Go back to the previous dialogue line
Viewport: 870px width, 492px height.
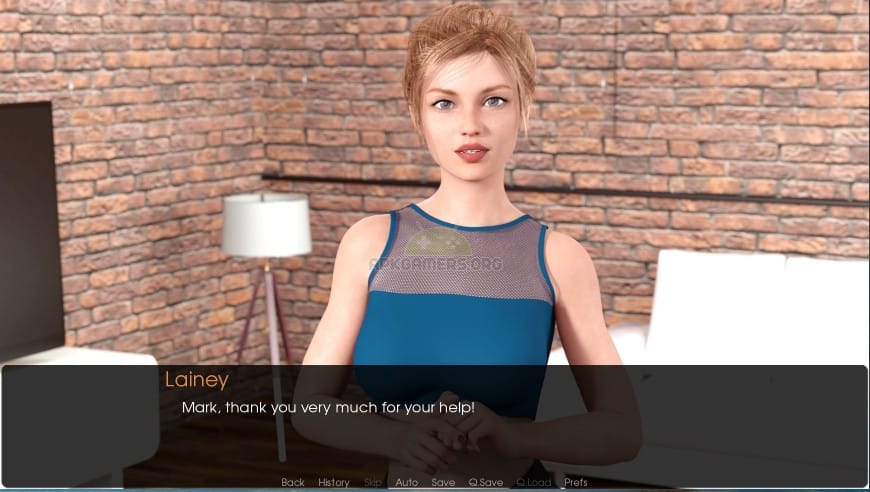click(293, 483)
